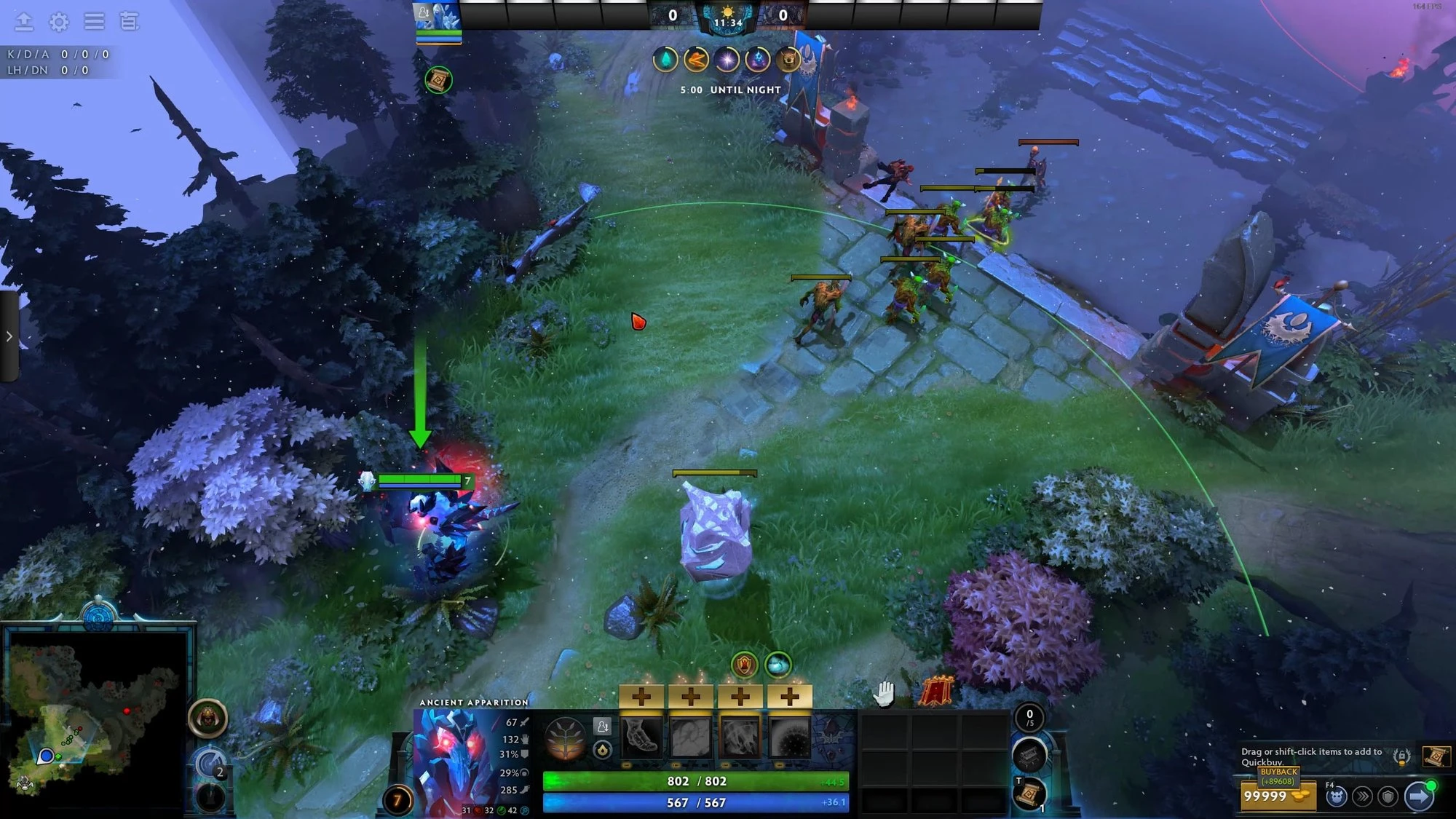Toggle the courier shield button
1456x819 pixels.
click(1388, 796)
